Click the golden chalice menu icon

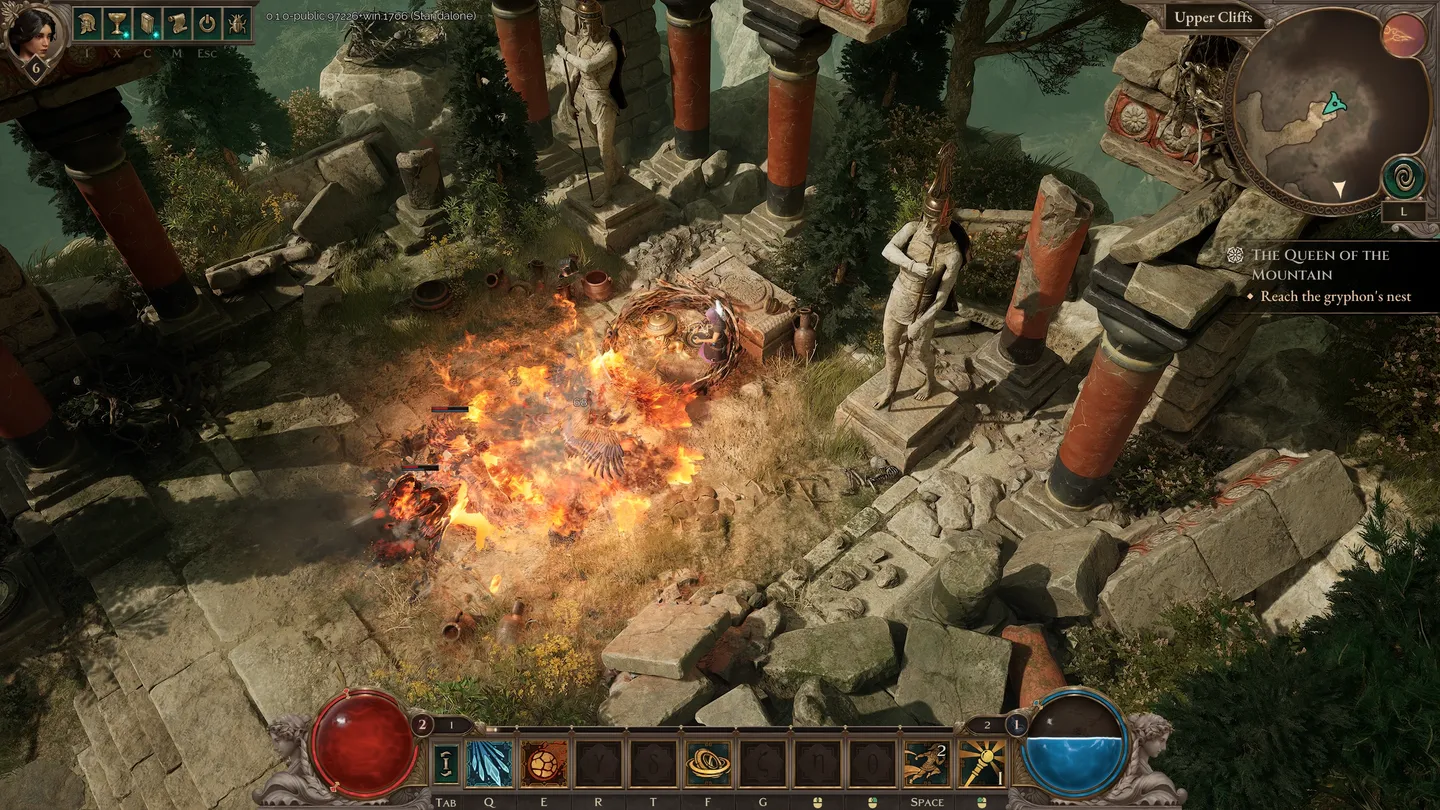pos(118,23)
